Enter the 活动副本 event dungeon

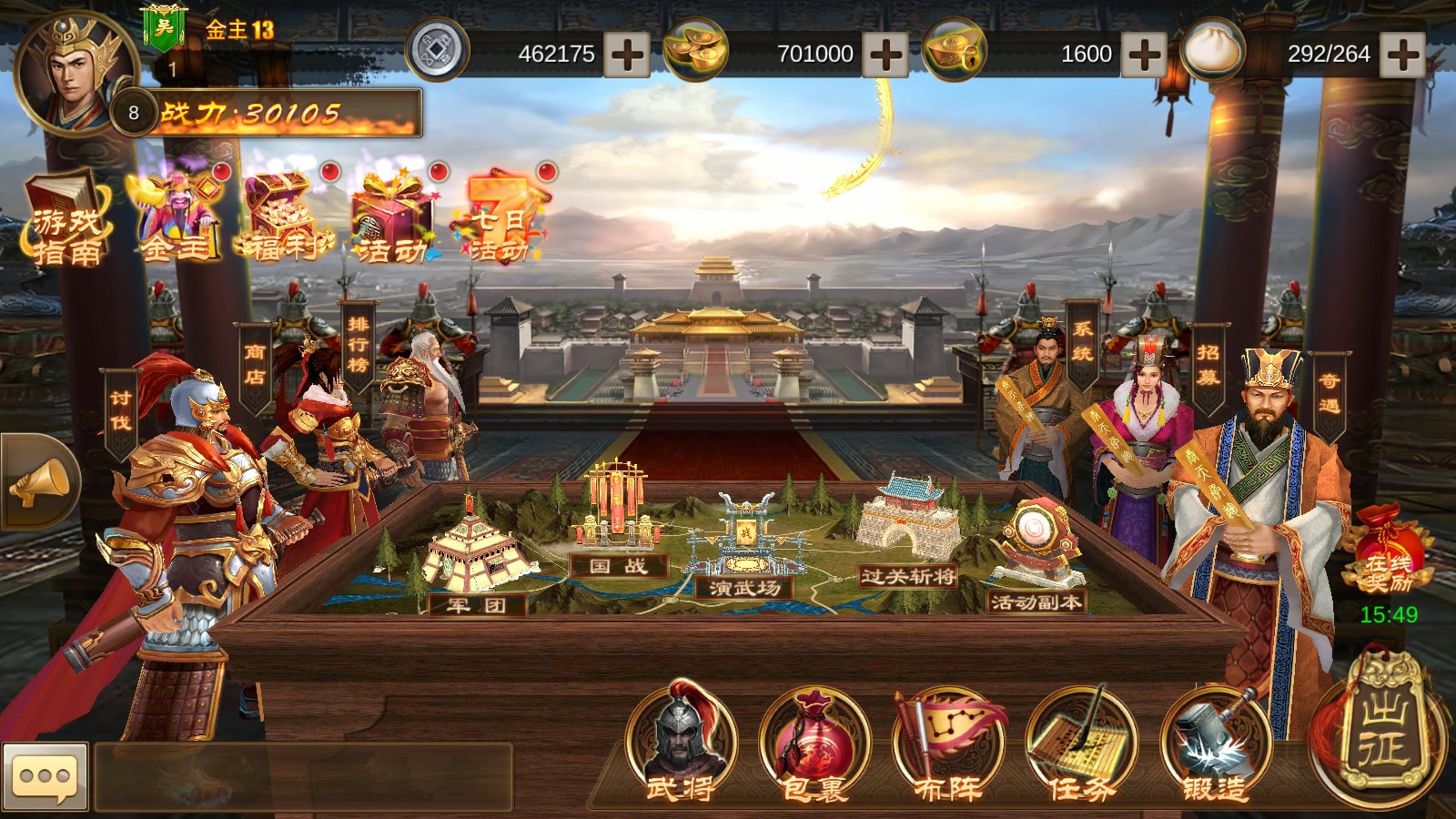1037,555
